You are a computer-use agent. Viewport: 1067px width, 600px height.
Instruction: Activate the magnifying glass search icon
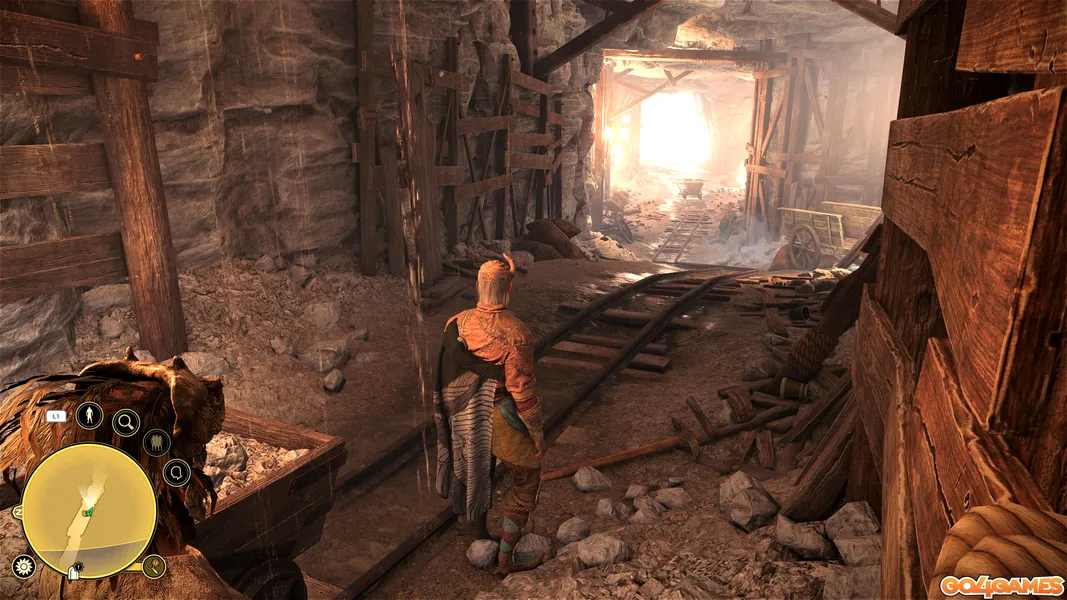(x=126, y=422)
